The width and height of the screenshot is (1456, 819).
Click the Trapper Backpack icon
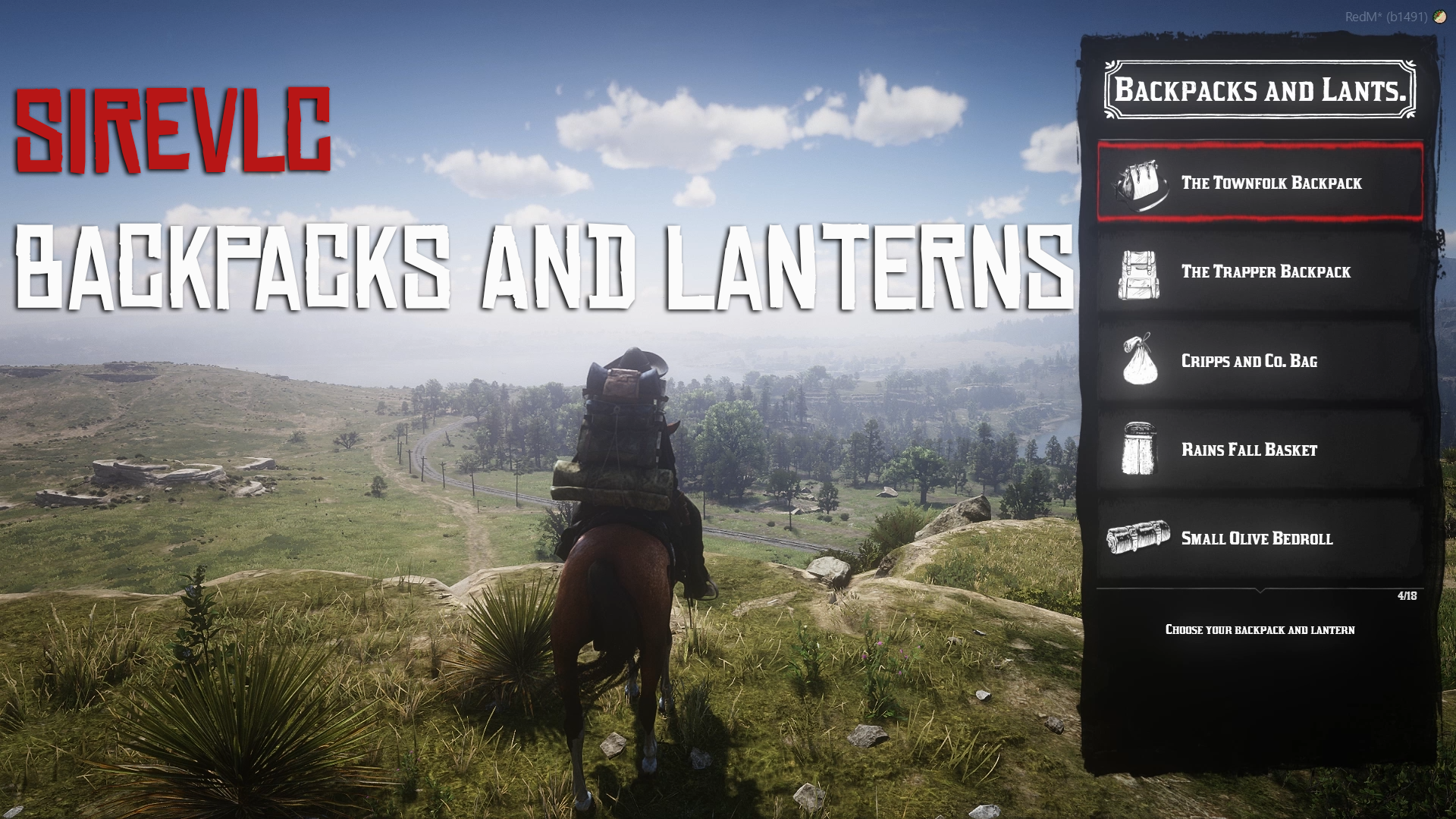coord(1141,272)
